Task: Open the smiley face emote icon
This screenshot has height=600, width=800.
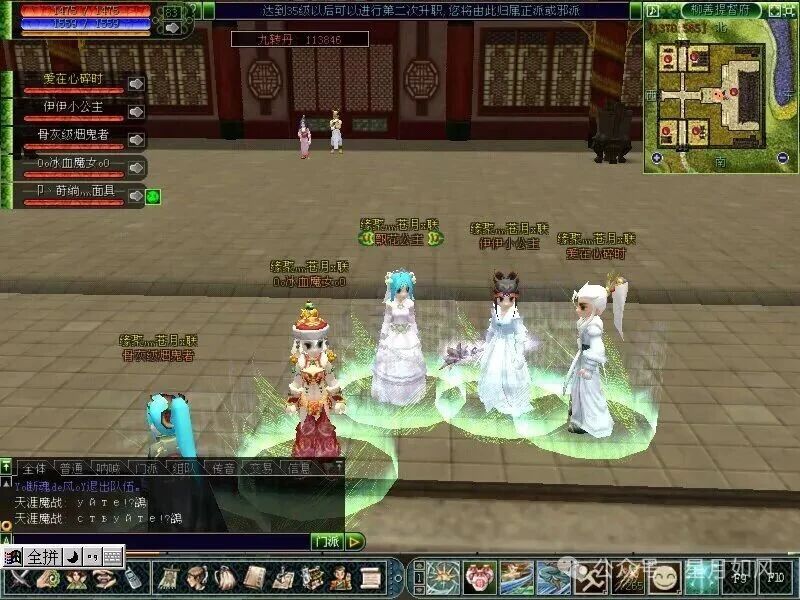Action: pos(667,577)
